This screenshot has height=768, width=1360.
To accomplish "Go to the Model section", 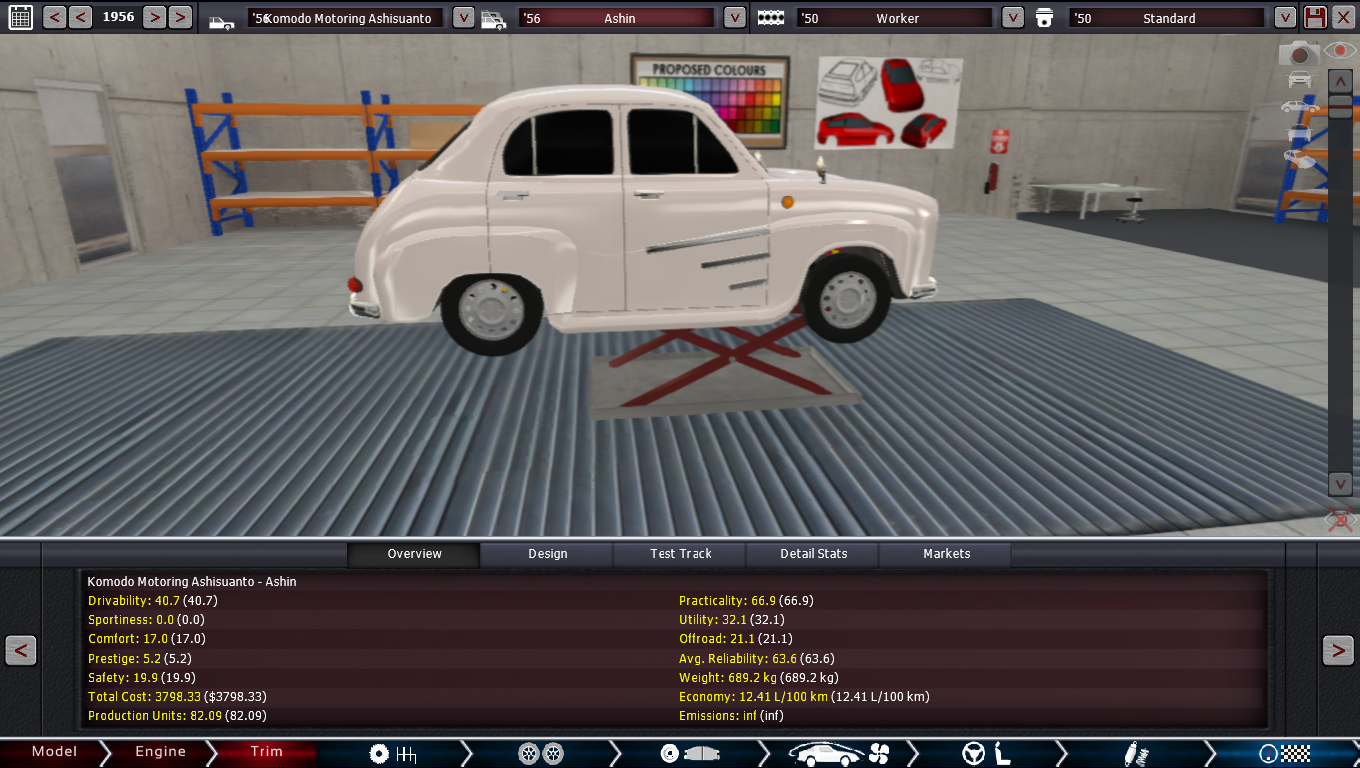I will pos(54,752).
